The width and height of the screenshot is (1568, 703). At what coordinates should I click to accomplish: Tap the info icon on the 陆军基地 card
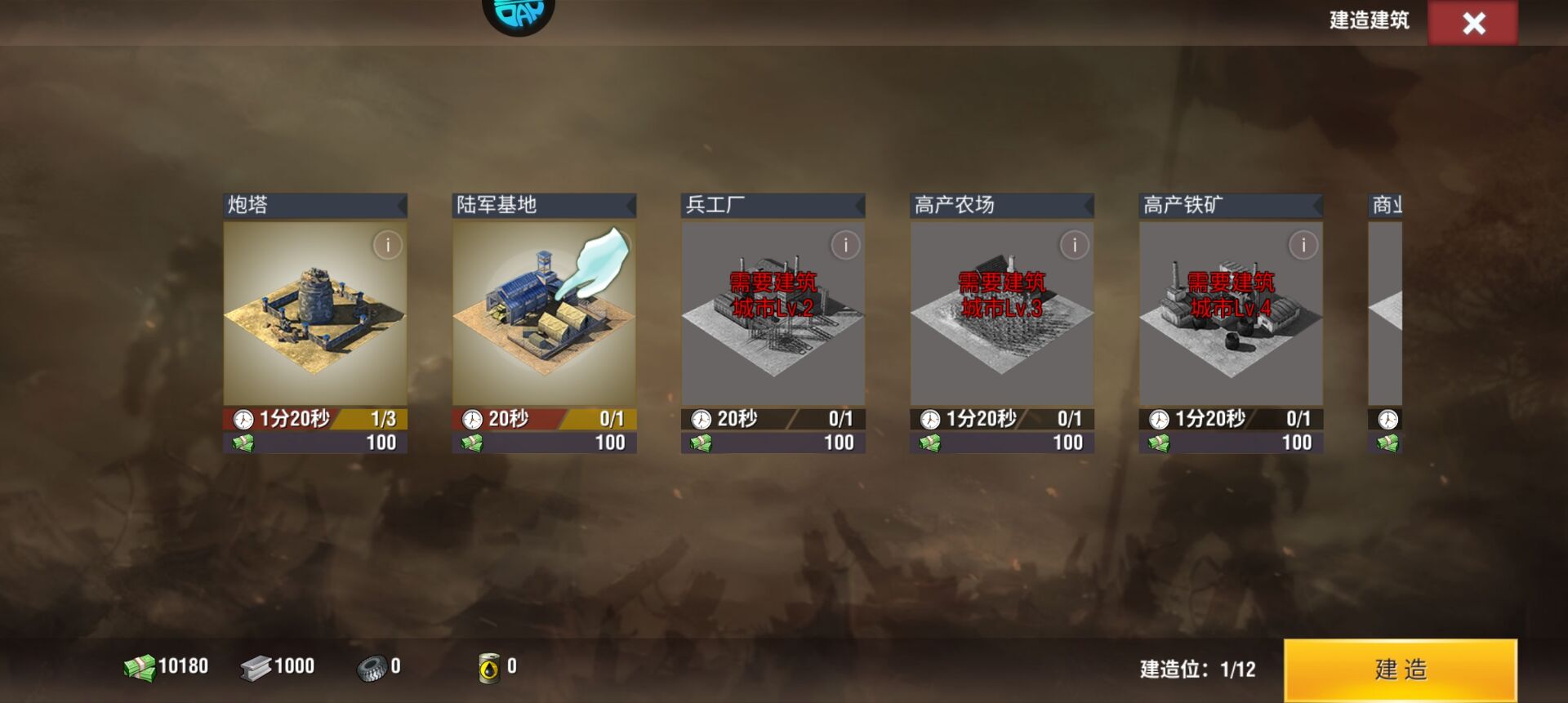617,245
